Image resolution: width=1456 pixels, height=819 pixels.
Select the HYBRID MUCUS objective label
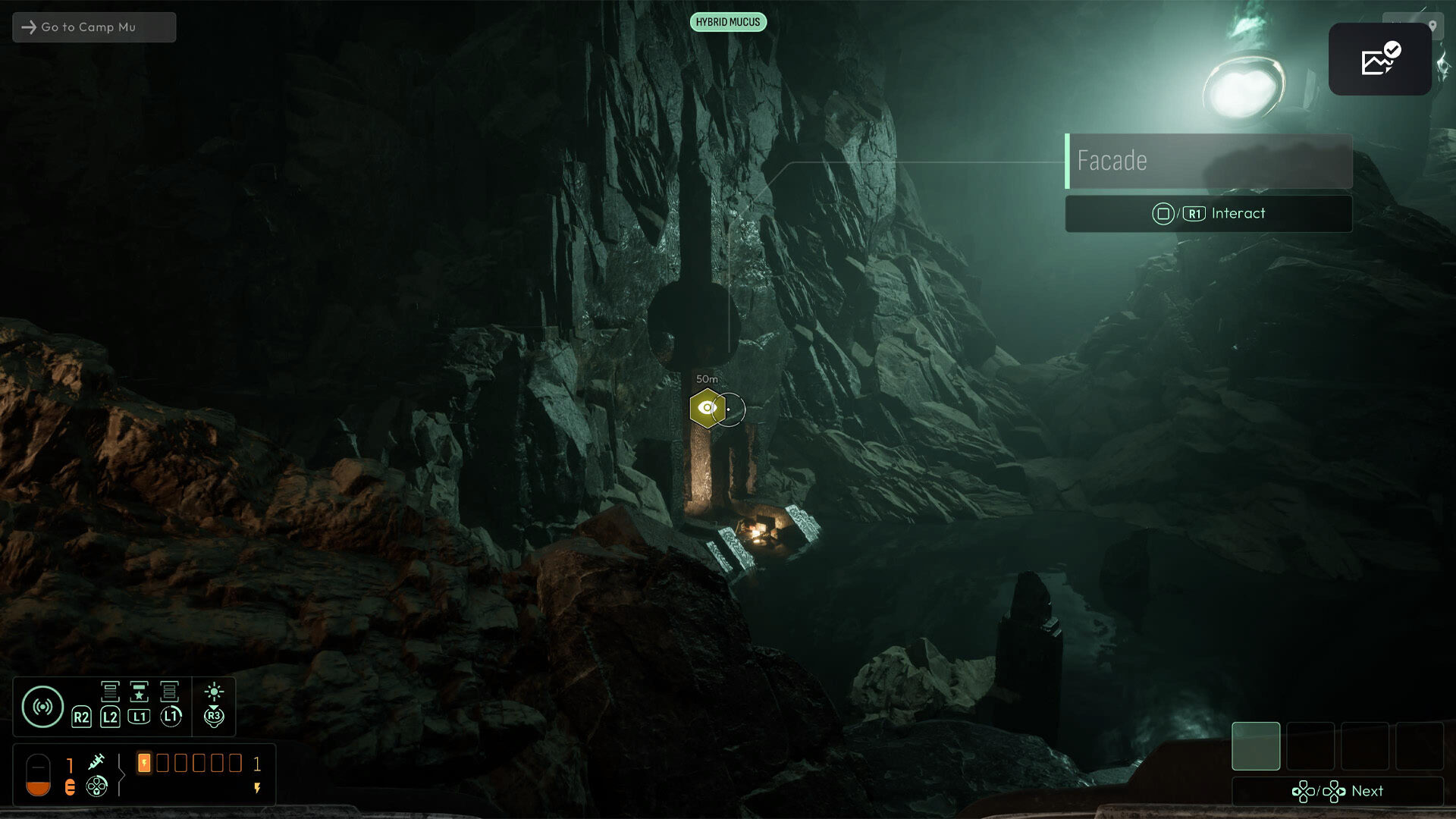point(728,22)
